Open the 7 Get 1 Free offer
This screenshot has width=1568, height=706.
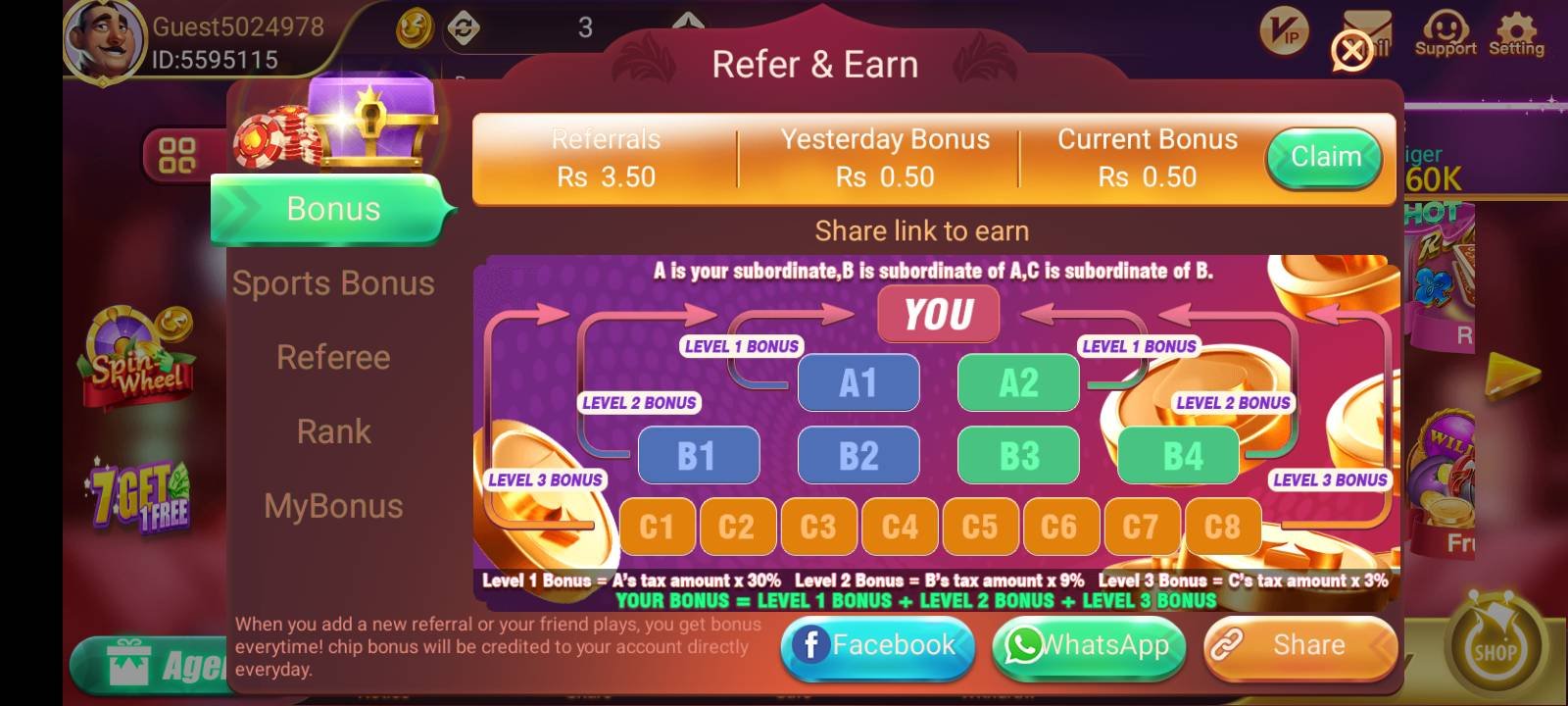point(141,496)
